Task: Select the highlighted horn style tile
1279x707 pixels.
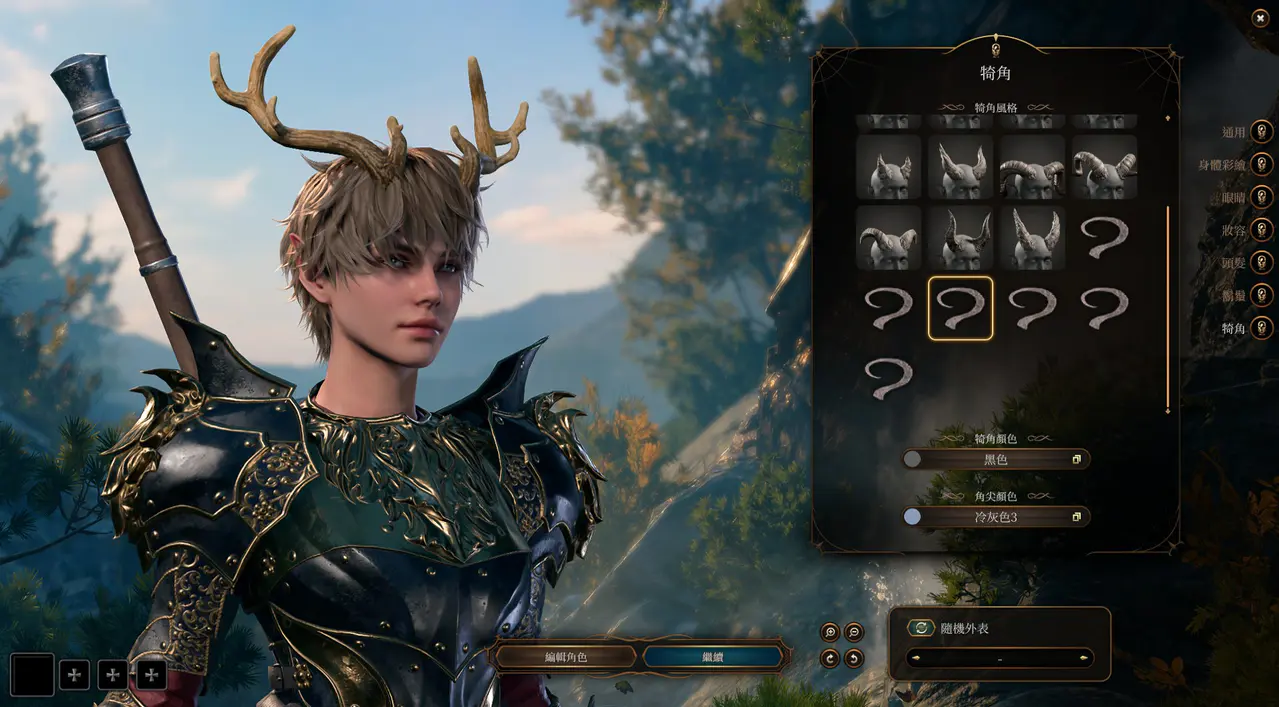Action: tap(960, 308)
